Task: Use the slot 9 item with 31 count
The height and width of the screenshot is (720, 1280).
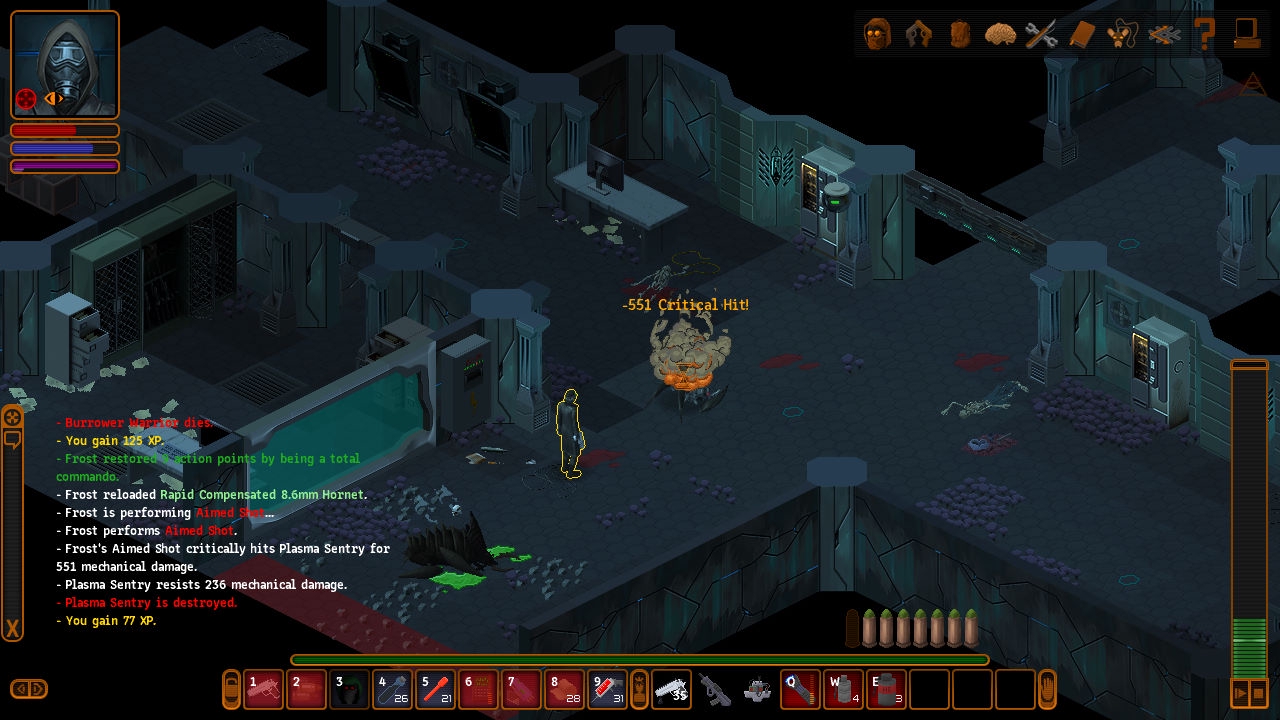Action: point(608,689)
